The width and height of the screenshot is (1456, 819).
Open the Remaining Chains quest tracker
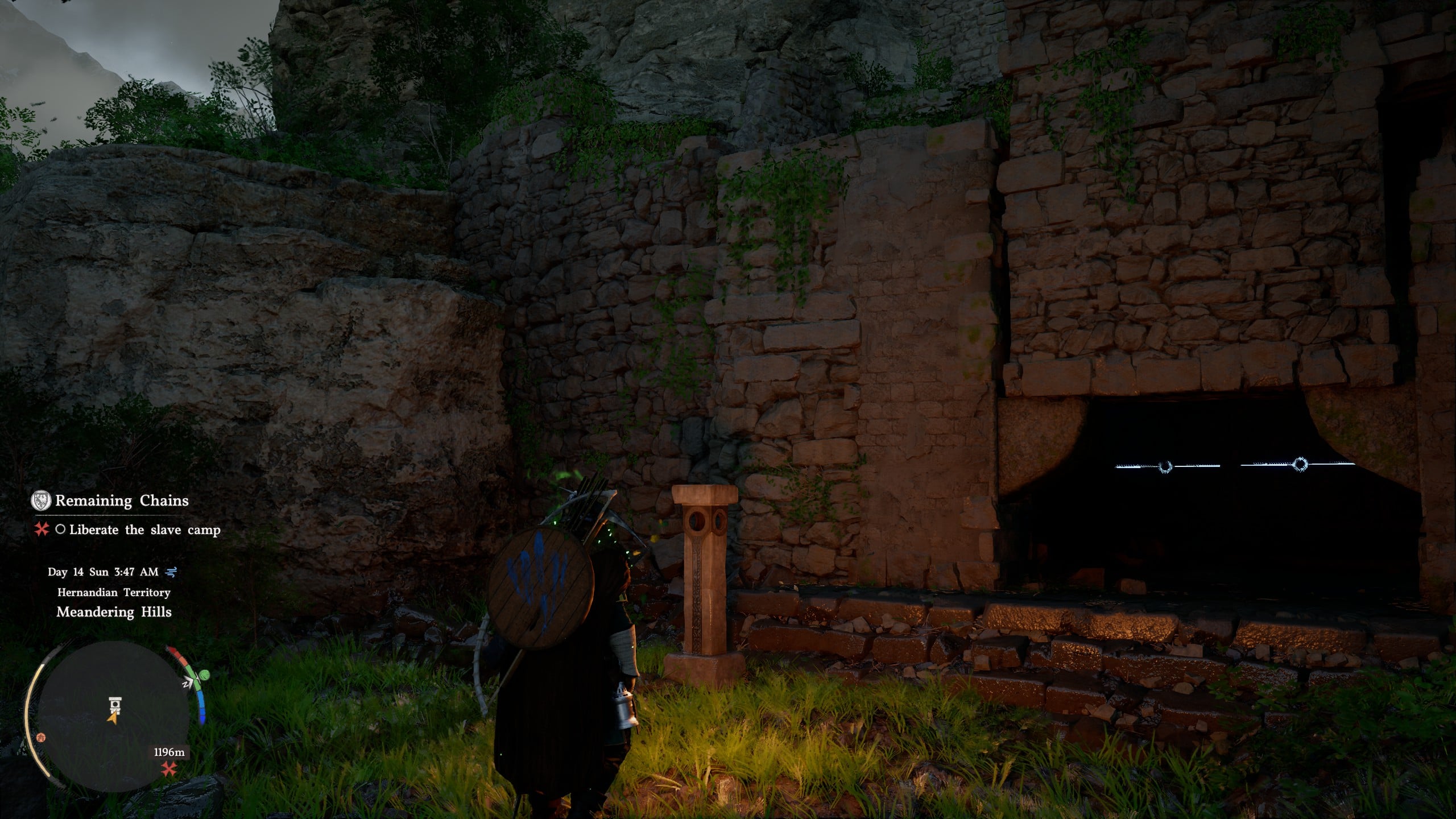(121, 501)
